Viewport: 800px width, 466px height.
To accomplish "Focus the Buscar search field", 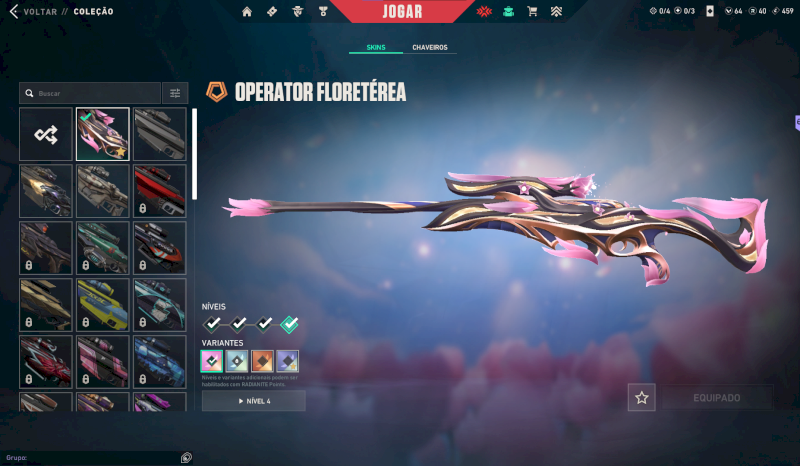I will [95, 93].
